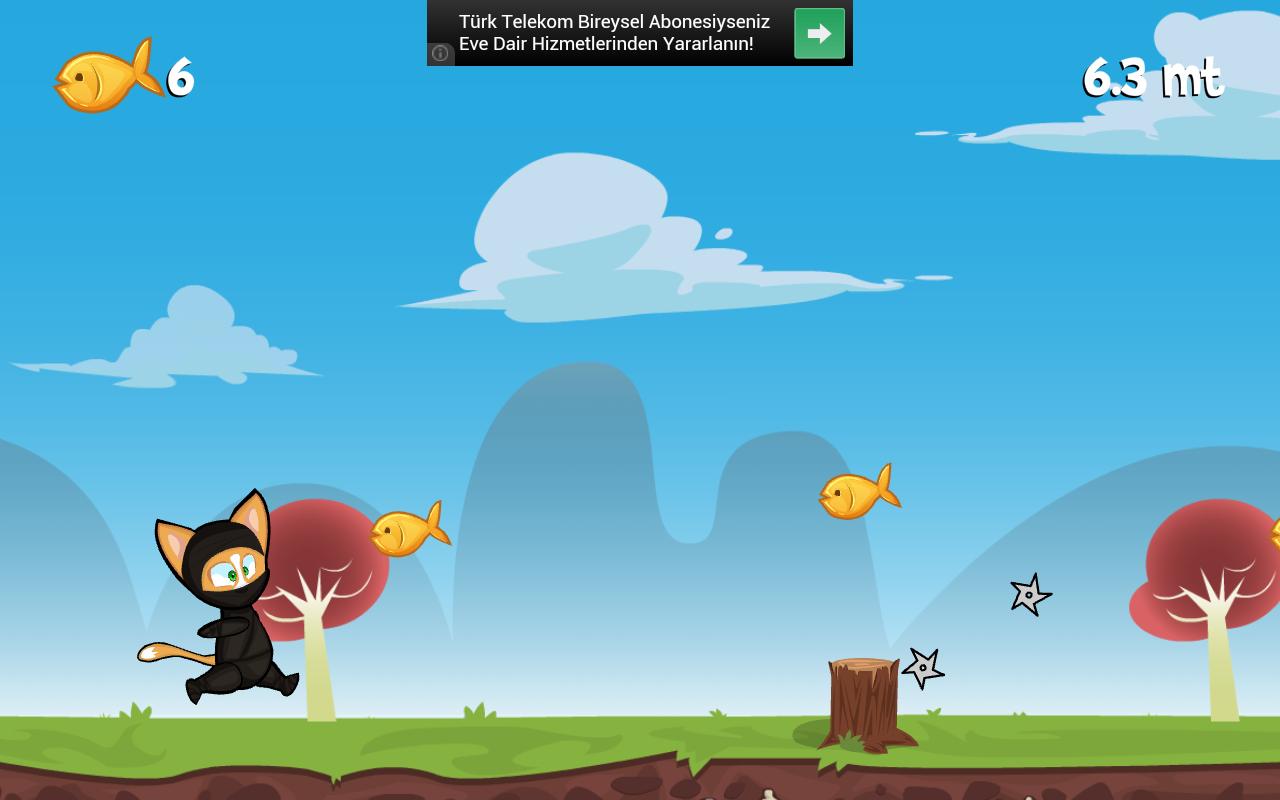
Task: Tap the 6.3 mt distance counter
Action: 1151,78
